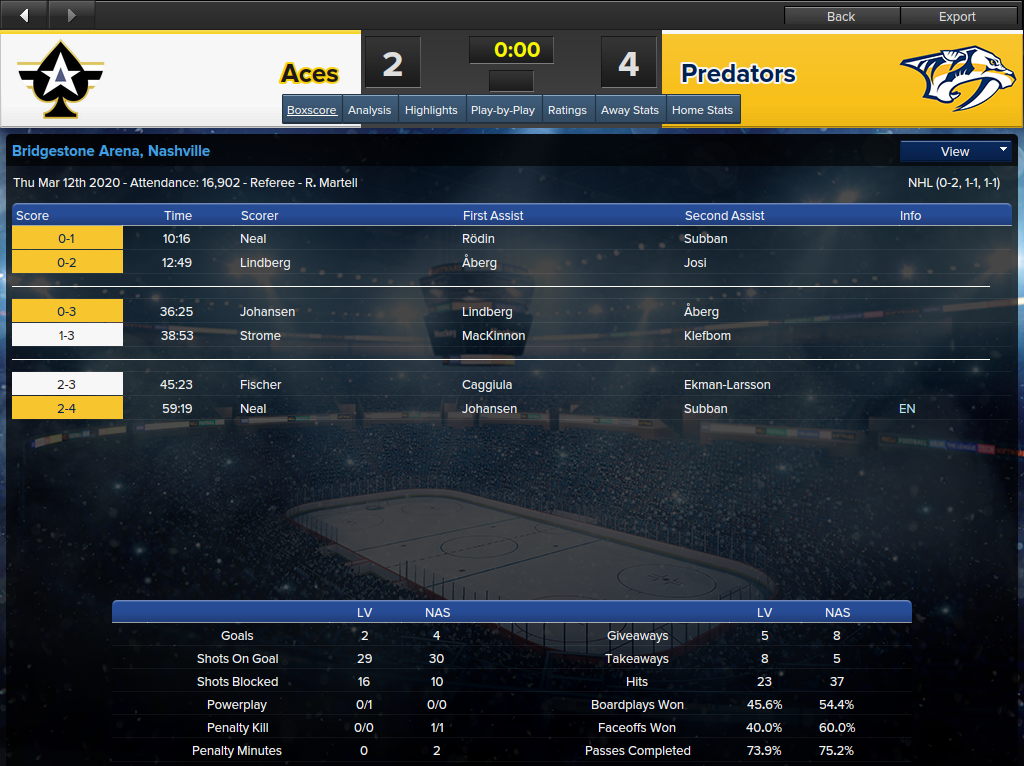The height and width of the screenshot is (766, 1024).
Task: Go forward with the right arrow button
Action: click(x=70, y=15)
